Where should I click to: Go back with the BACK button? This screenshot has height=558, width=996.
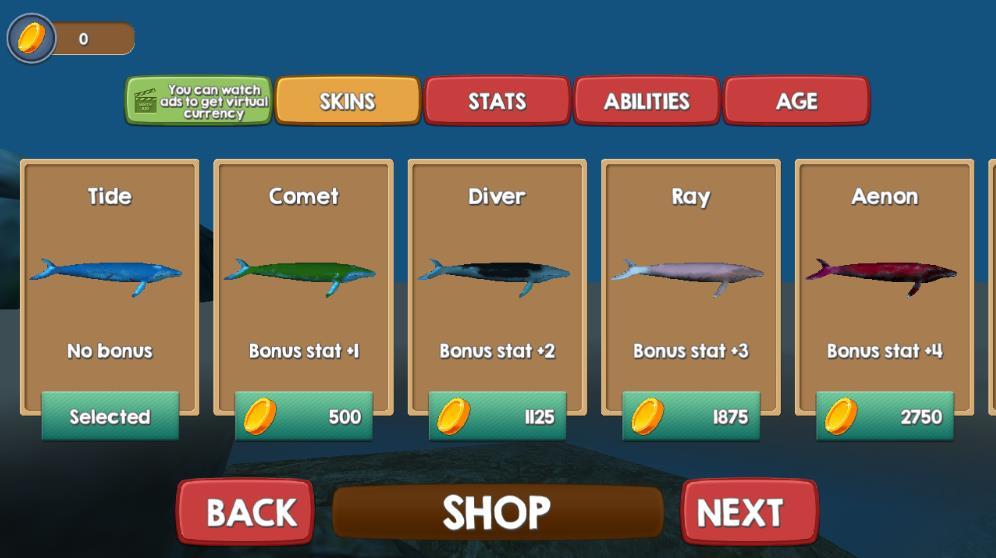coord(246,512)
